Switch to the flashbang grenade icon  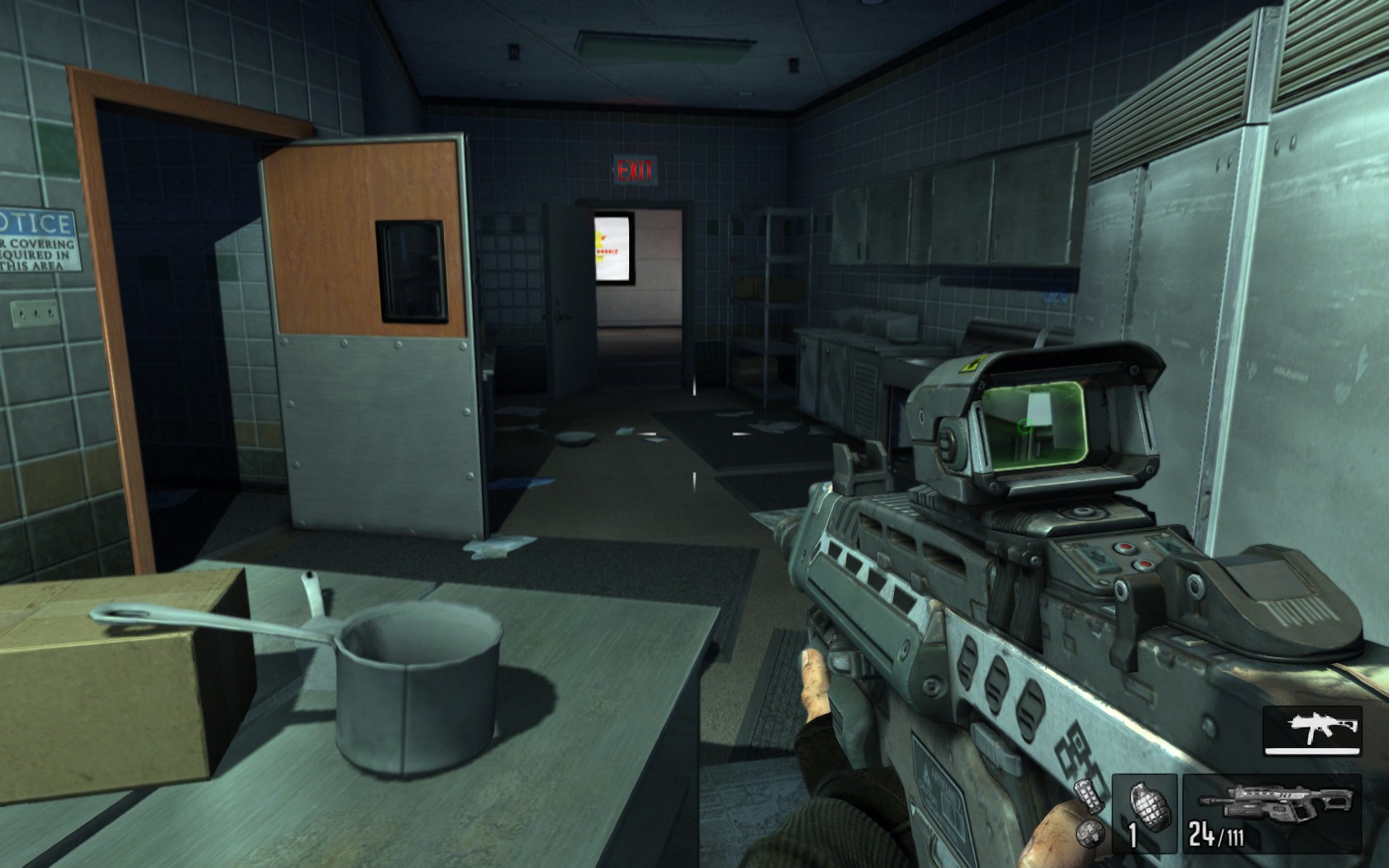click(x=1091, y=795)
